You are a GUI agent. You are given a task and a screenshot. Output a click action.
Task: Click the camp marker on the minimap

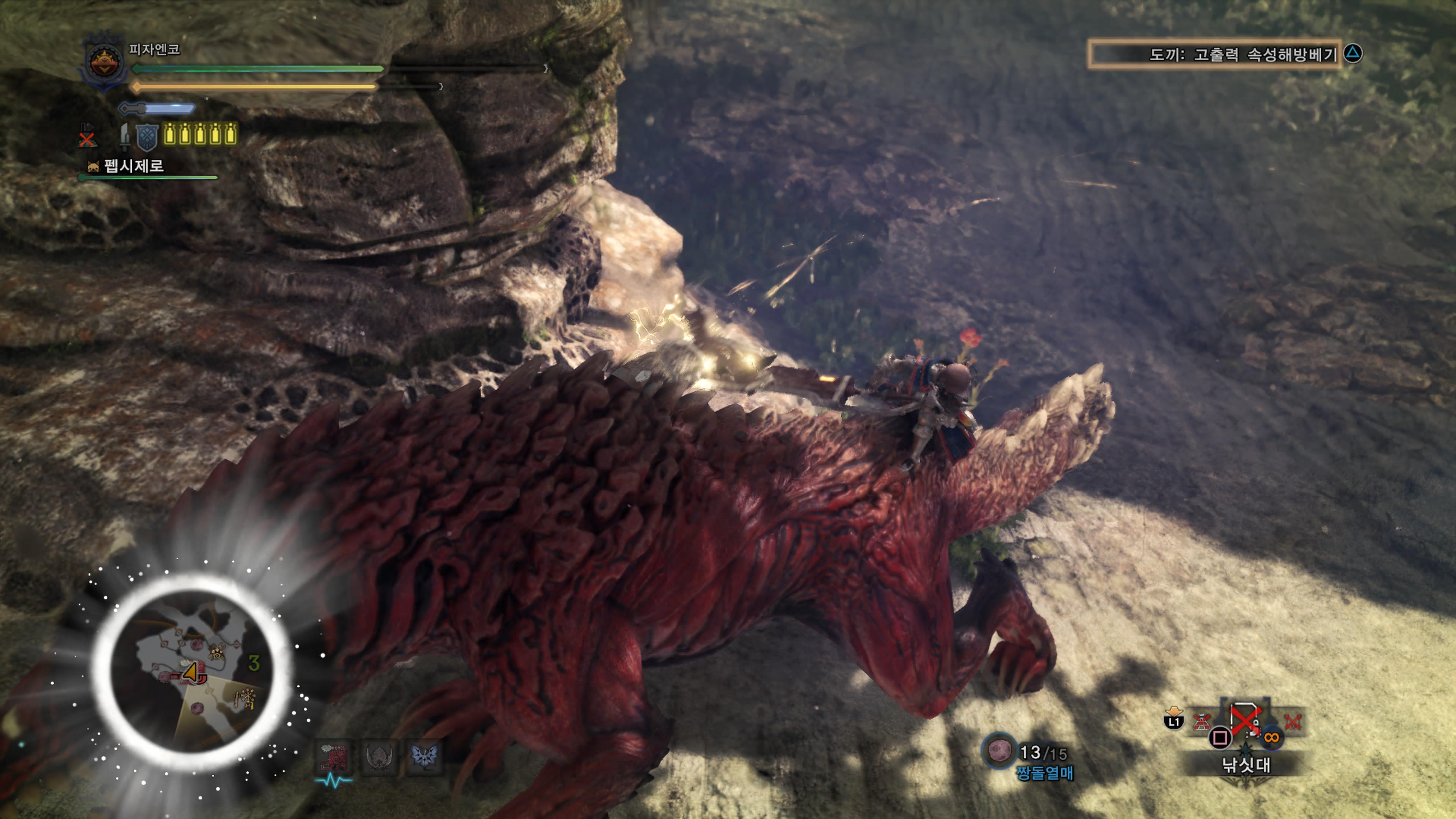pyautogui.click(x=245, y=698)
